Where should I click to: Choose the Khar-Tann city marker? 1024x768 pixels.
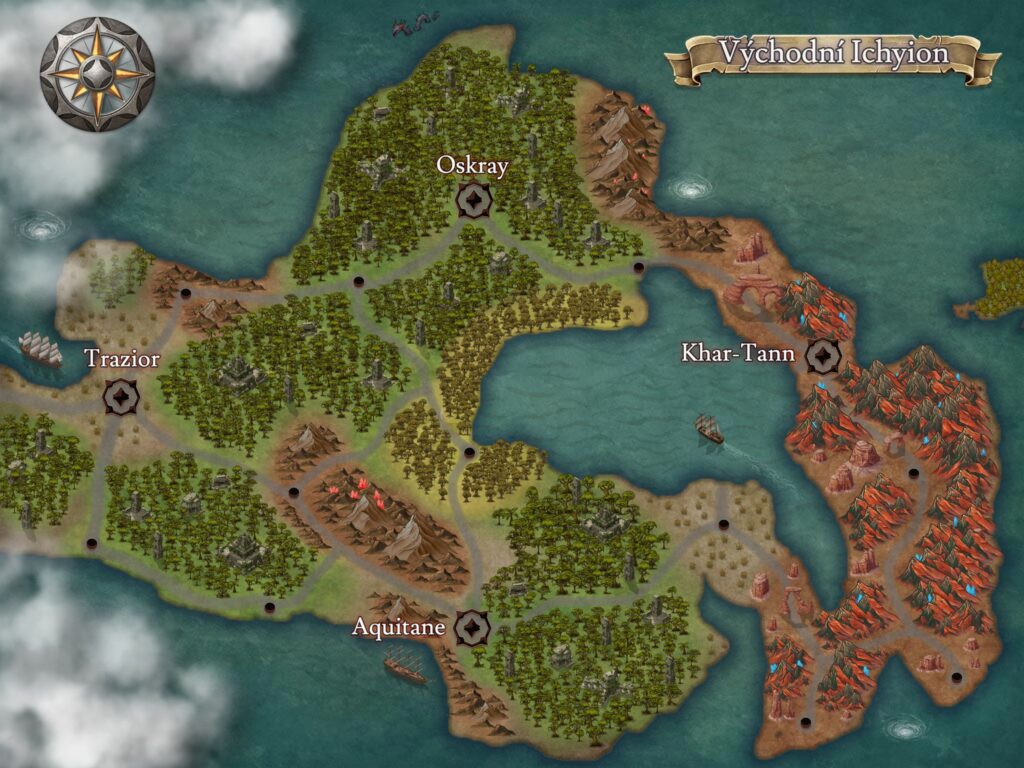824,354
